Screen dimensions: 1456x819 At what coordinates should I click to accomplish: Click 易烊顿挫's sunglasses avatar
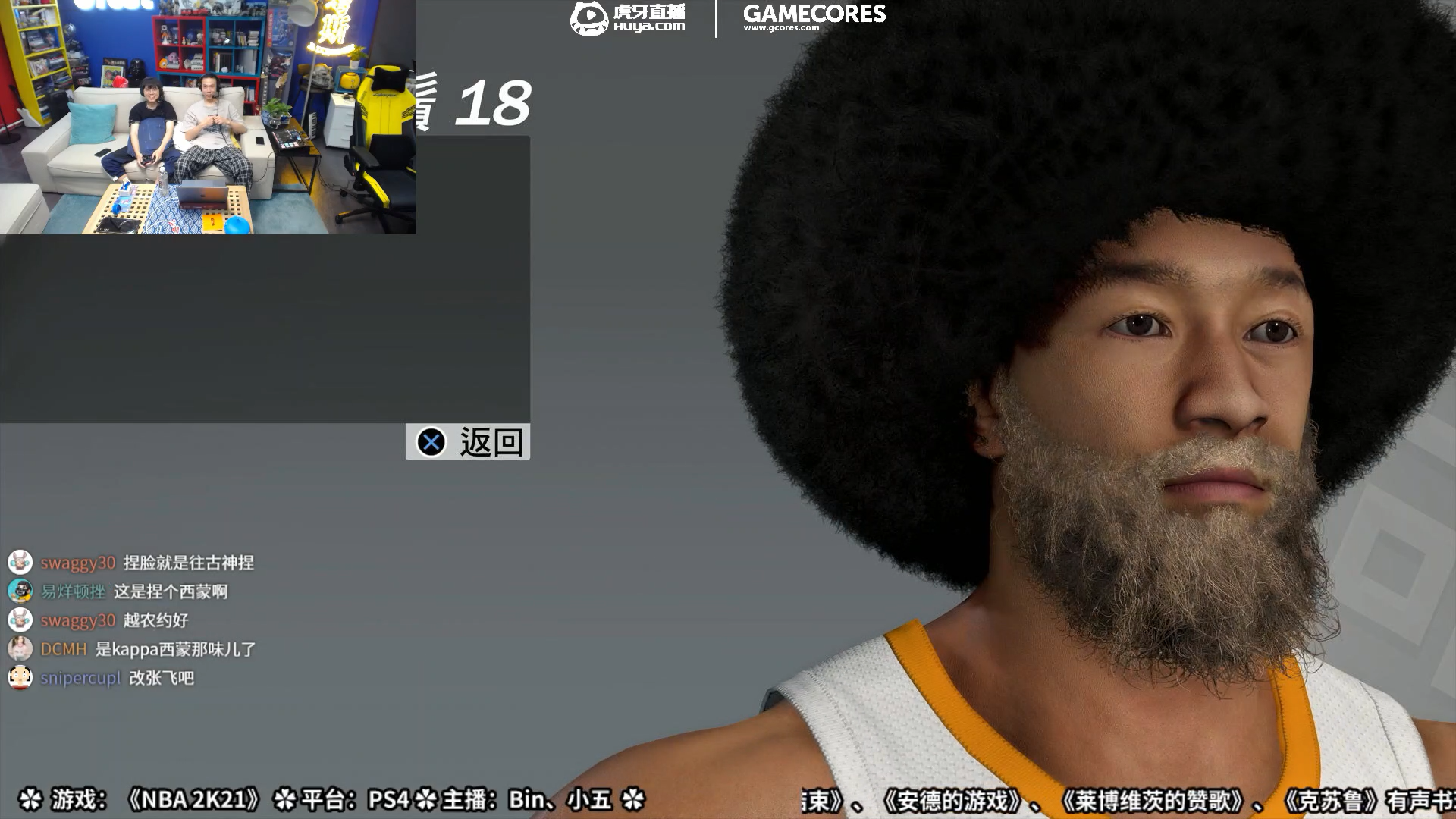(x=21, y=592)
